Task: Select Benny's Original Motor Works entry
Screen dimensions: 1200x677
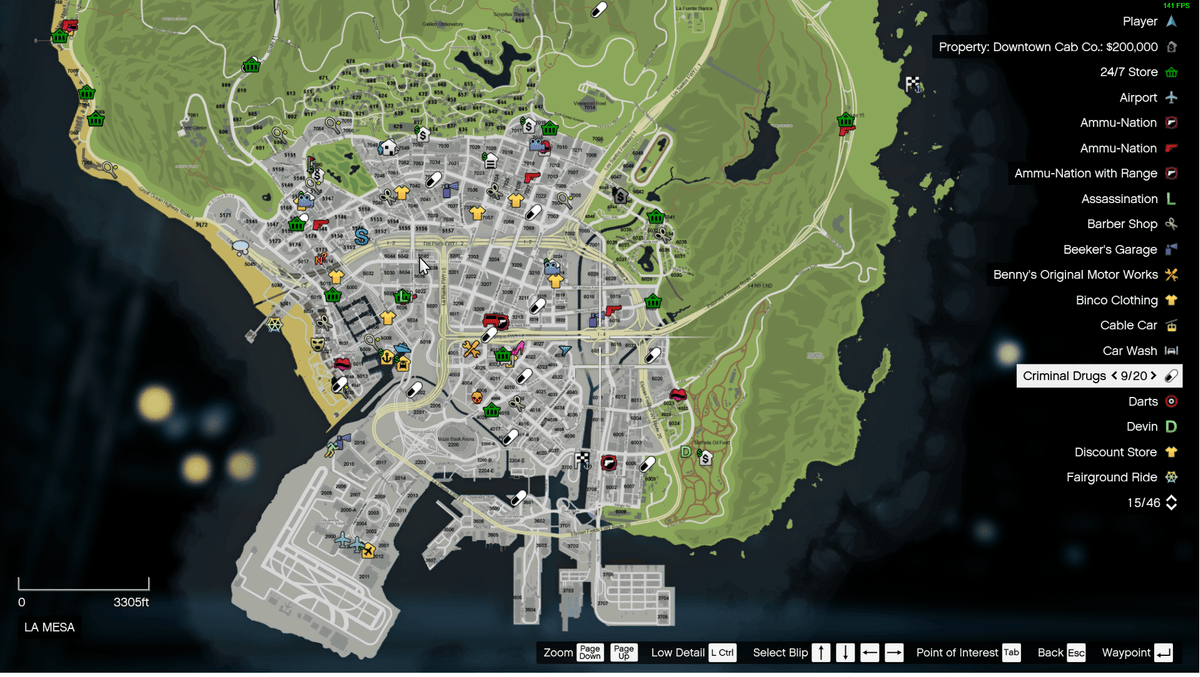Action: 1075,275
